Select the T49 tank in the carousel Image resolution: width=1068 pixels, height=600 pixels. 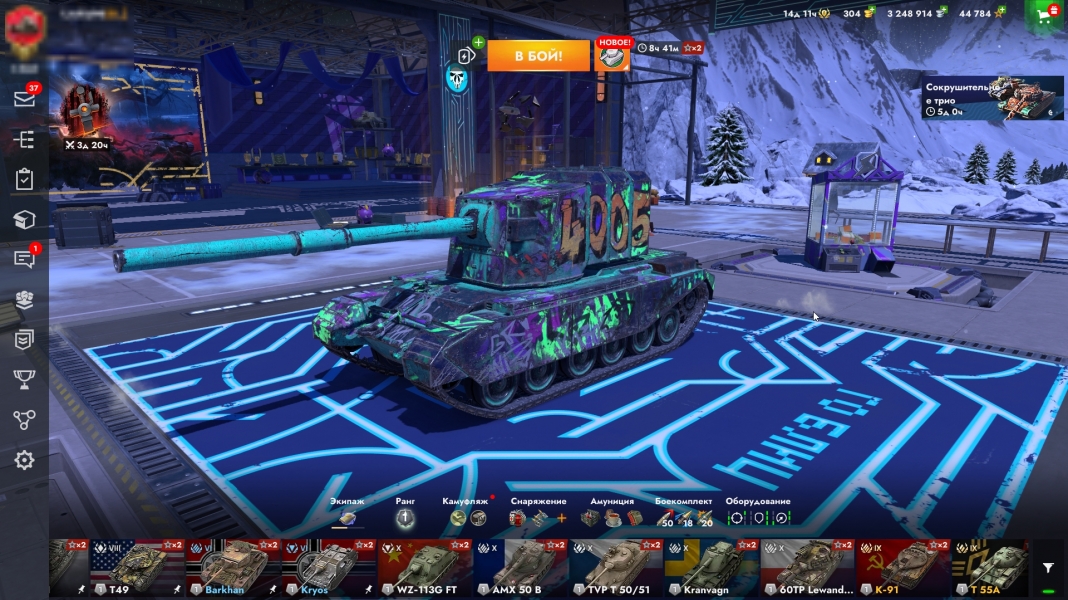click(x=137, y=568)
